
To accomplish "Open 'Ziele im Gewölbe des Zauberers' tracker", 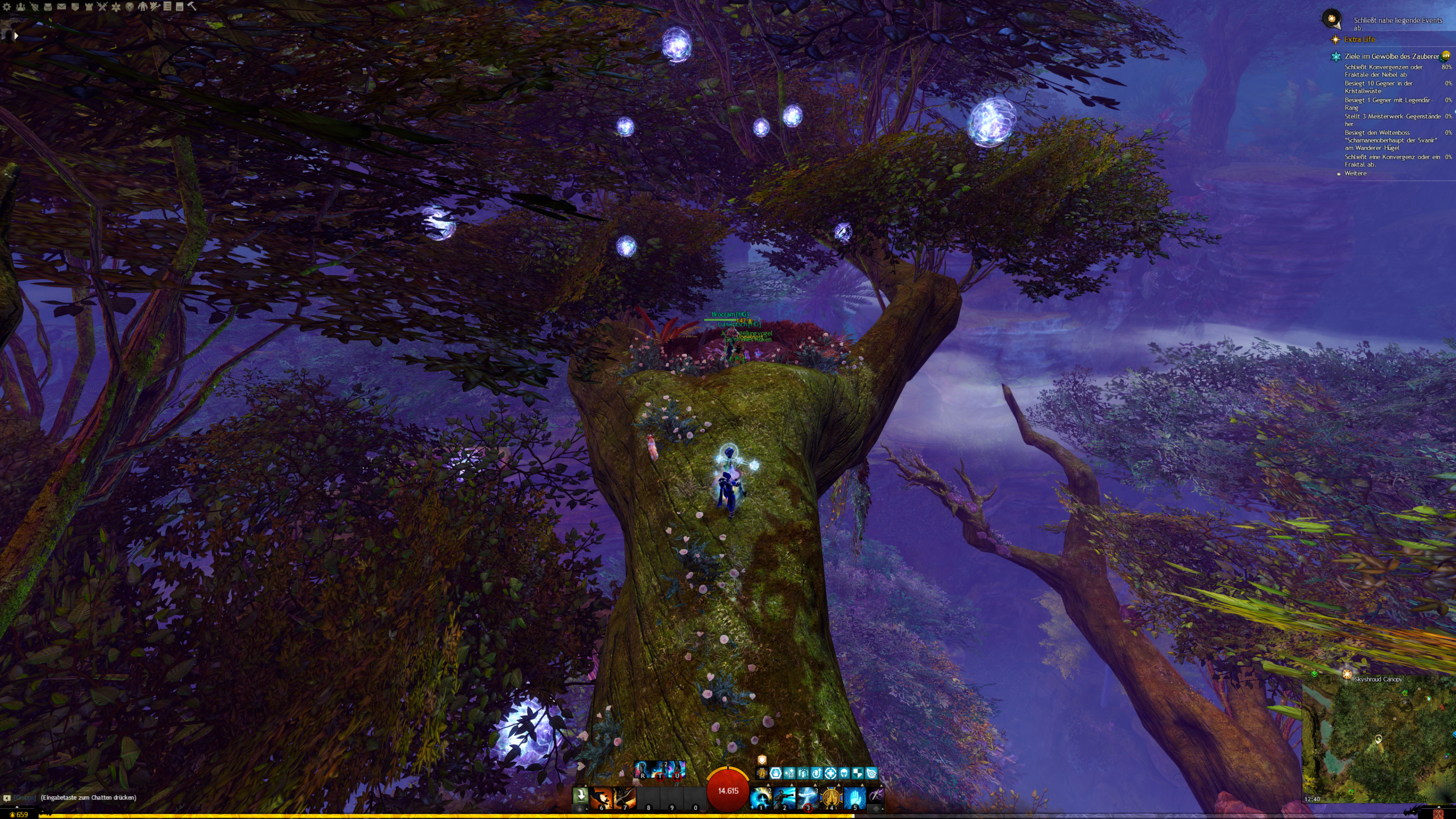I will 1392,56.
